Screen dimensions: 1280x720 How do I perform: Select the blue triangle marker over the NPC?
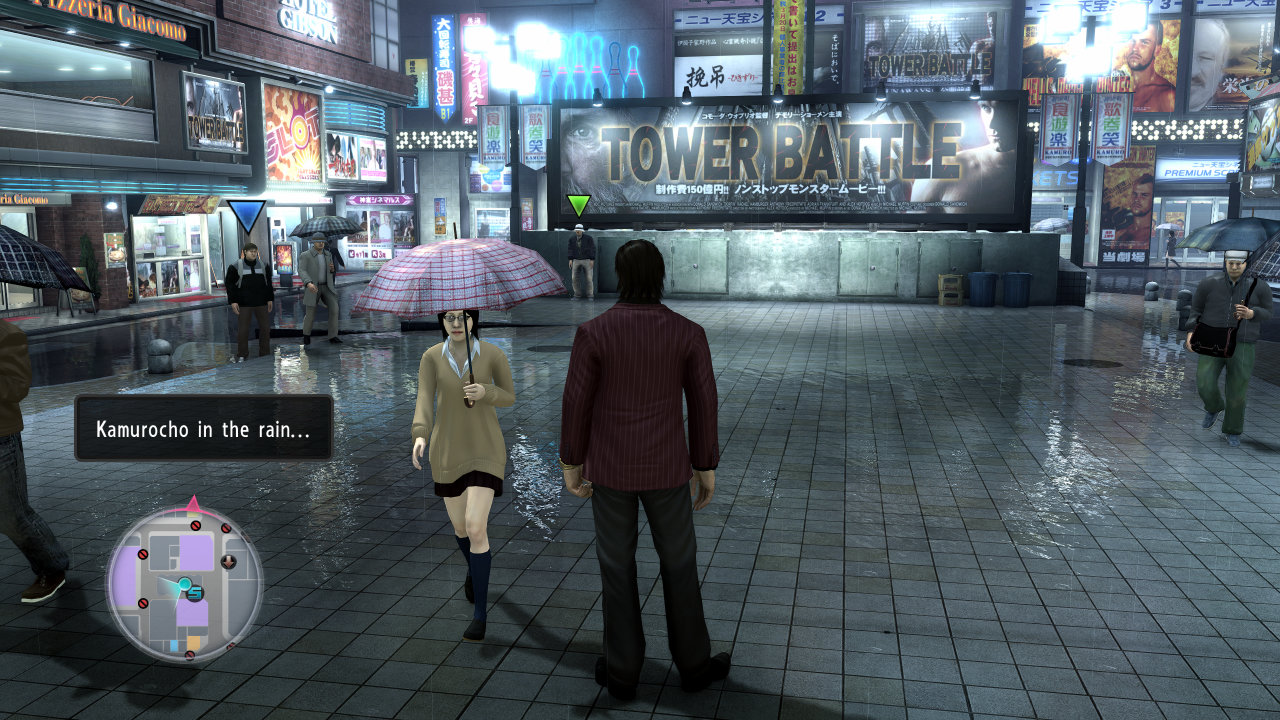[x=246, y=216]
